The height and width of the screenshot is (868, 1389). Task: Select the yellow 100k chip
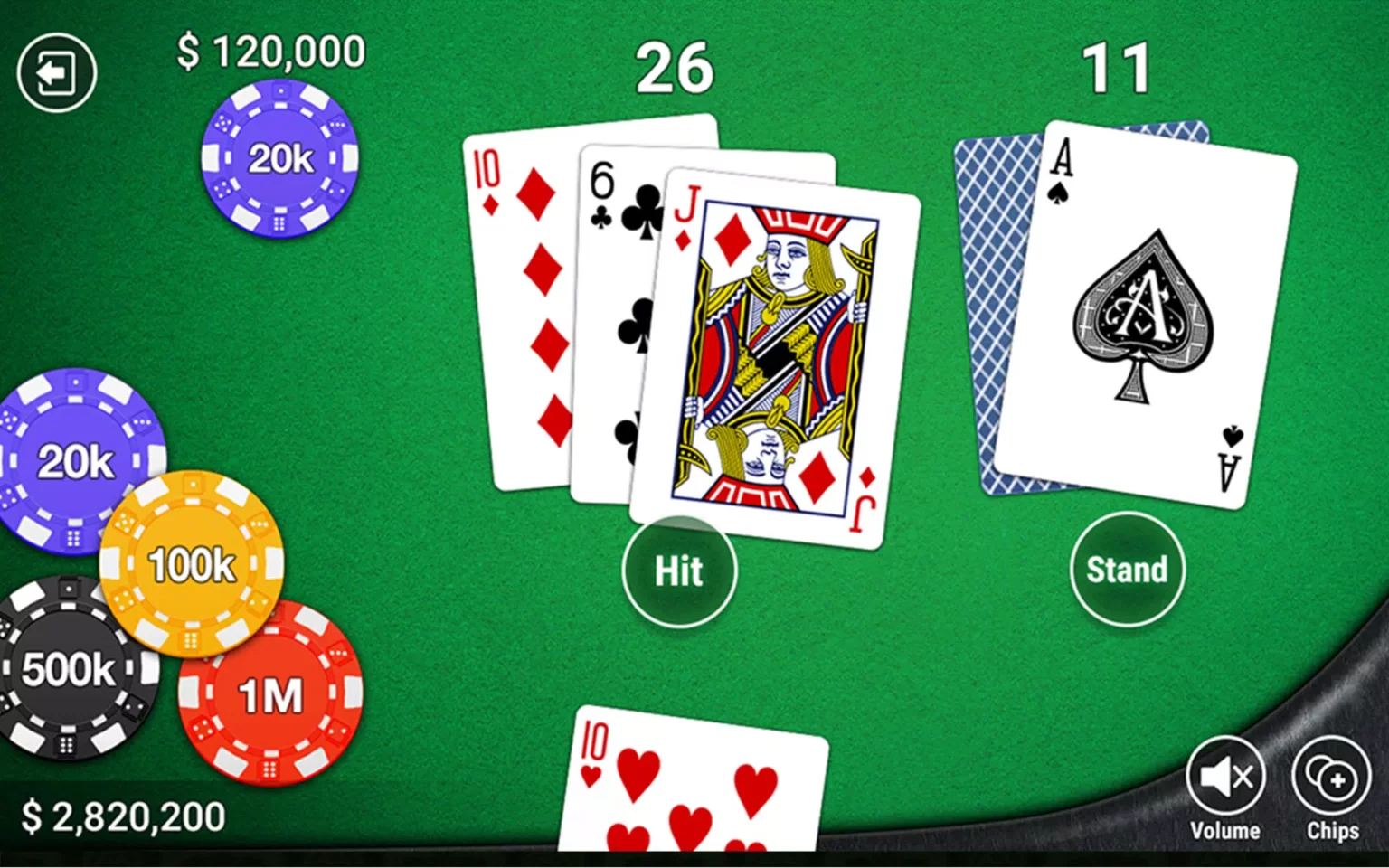pos(191,565)
